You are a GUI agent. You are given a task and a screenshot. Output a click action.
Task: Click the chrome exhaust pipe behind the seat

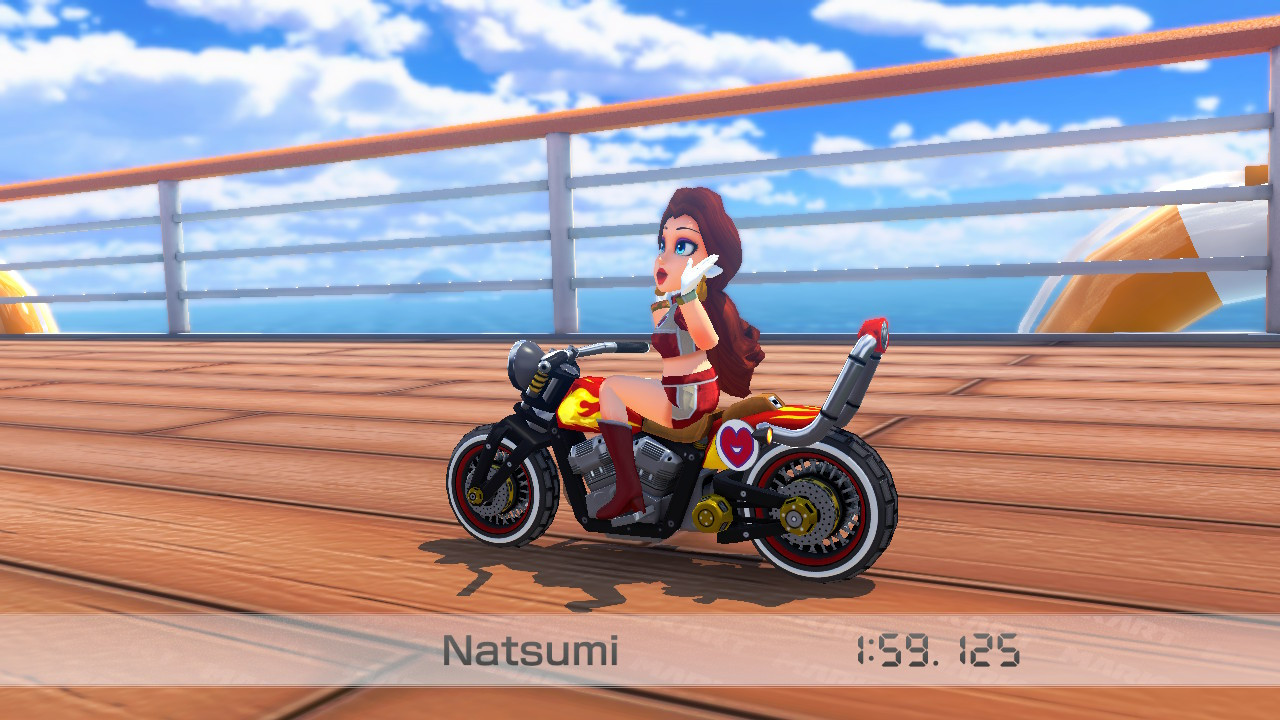(x=855, y=390)
